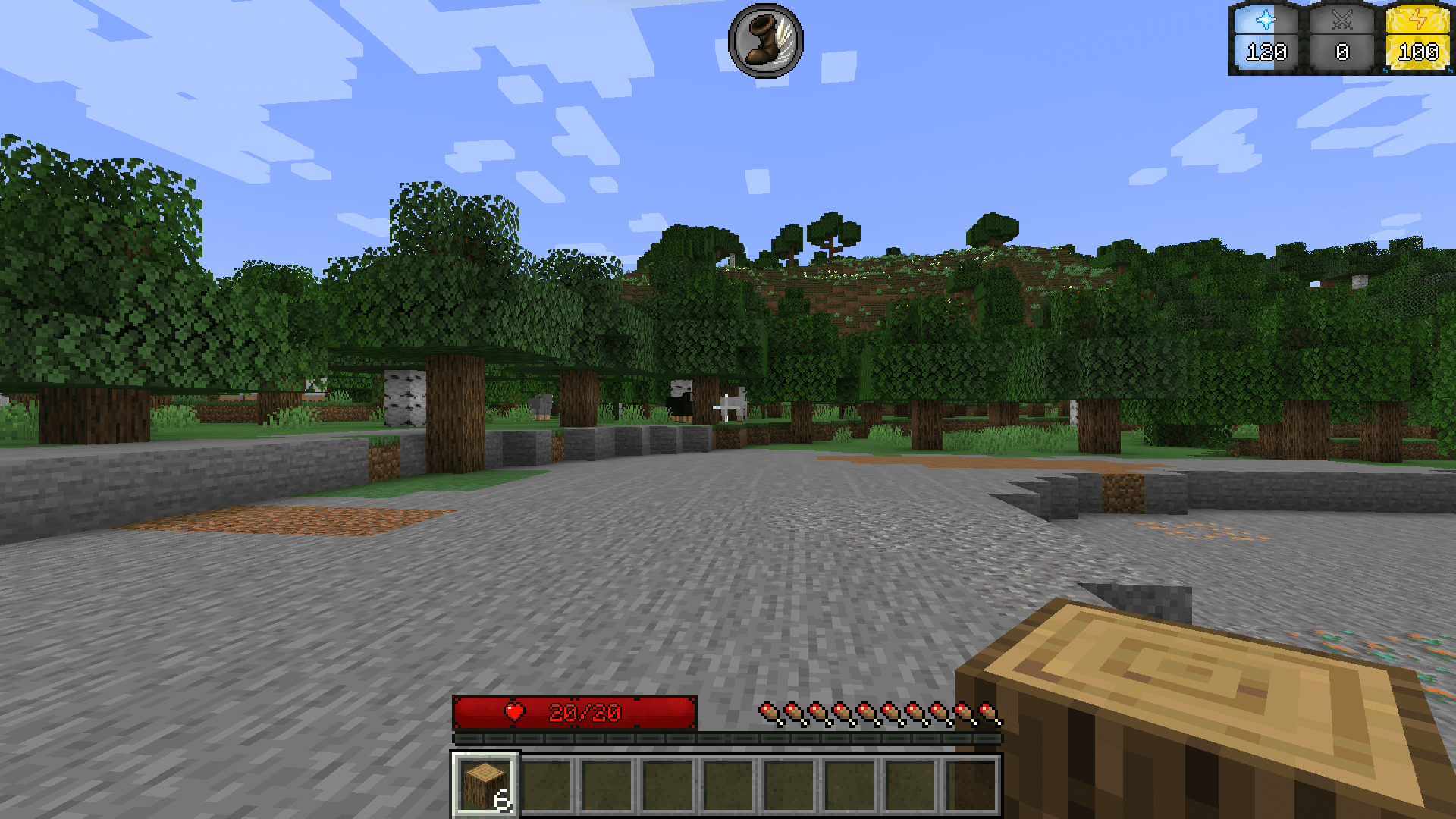Click the heart icon on the health bar
The width and height of the screenshot is (1456, 819).
coord(513,713)
